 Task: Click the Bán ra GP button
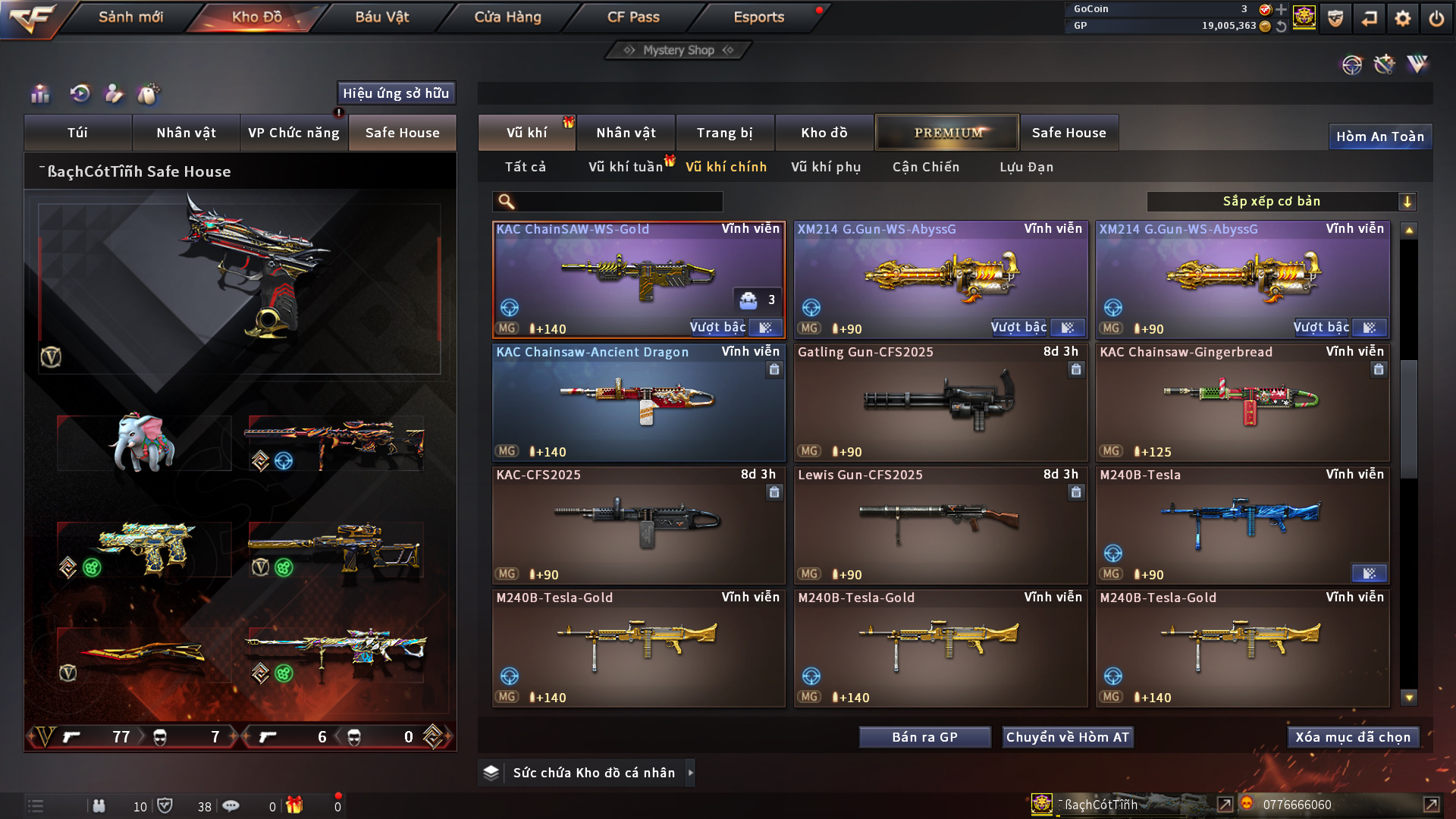click(x=924, y=737)
